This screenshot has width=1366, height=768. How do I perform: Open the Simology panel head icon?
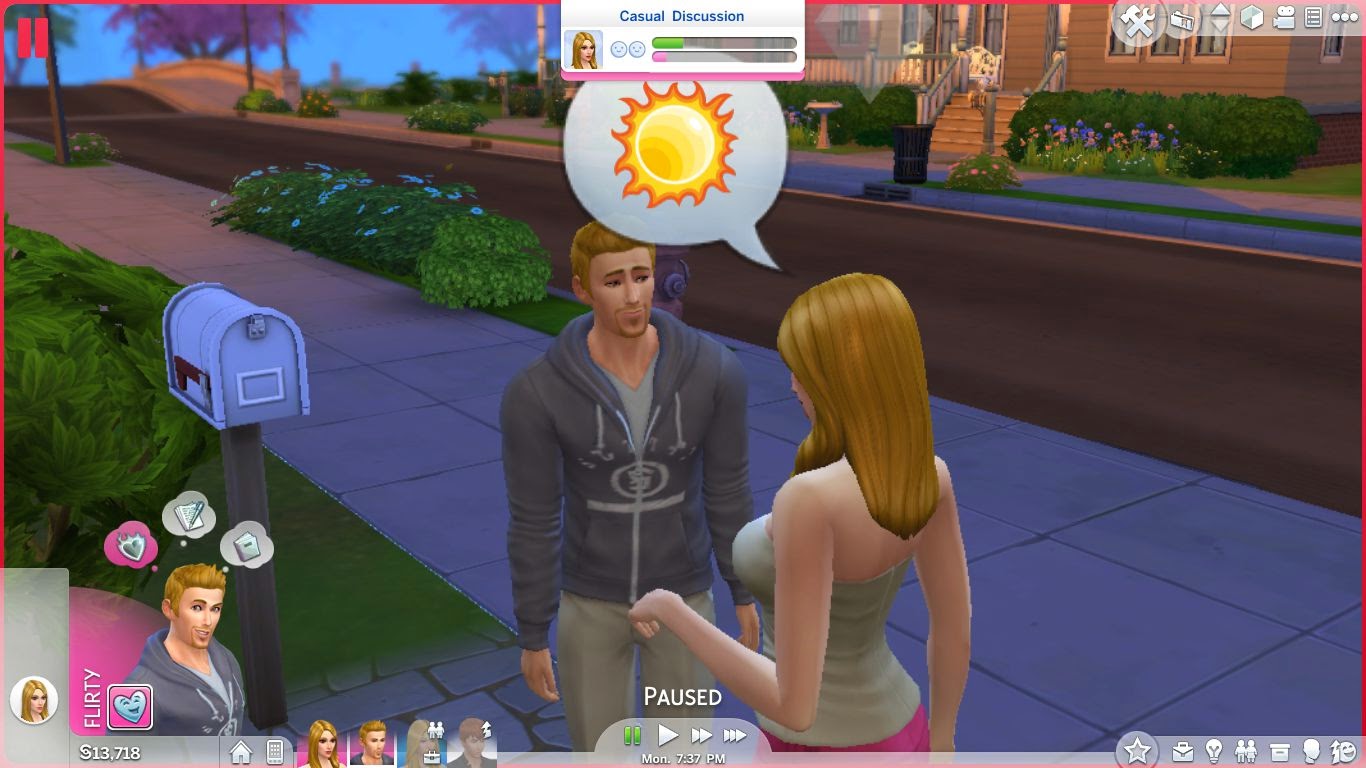(x=1312, y=750)
